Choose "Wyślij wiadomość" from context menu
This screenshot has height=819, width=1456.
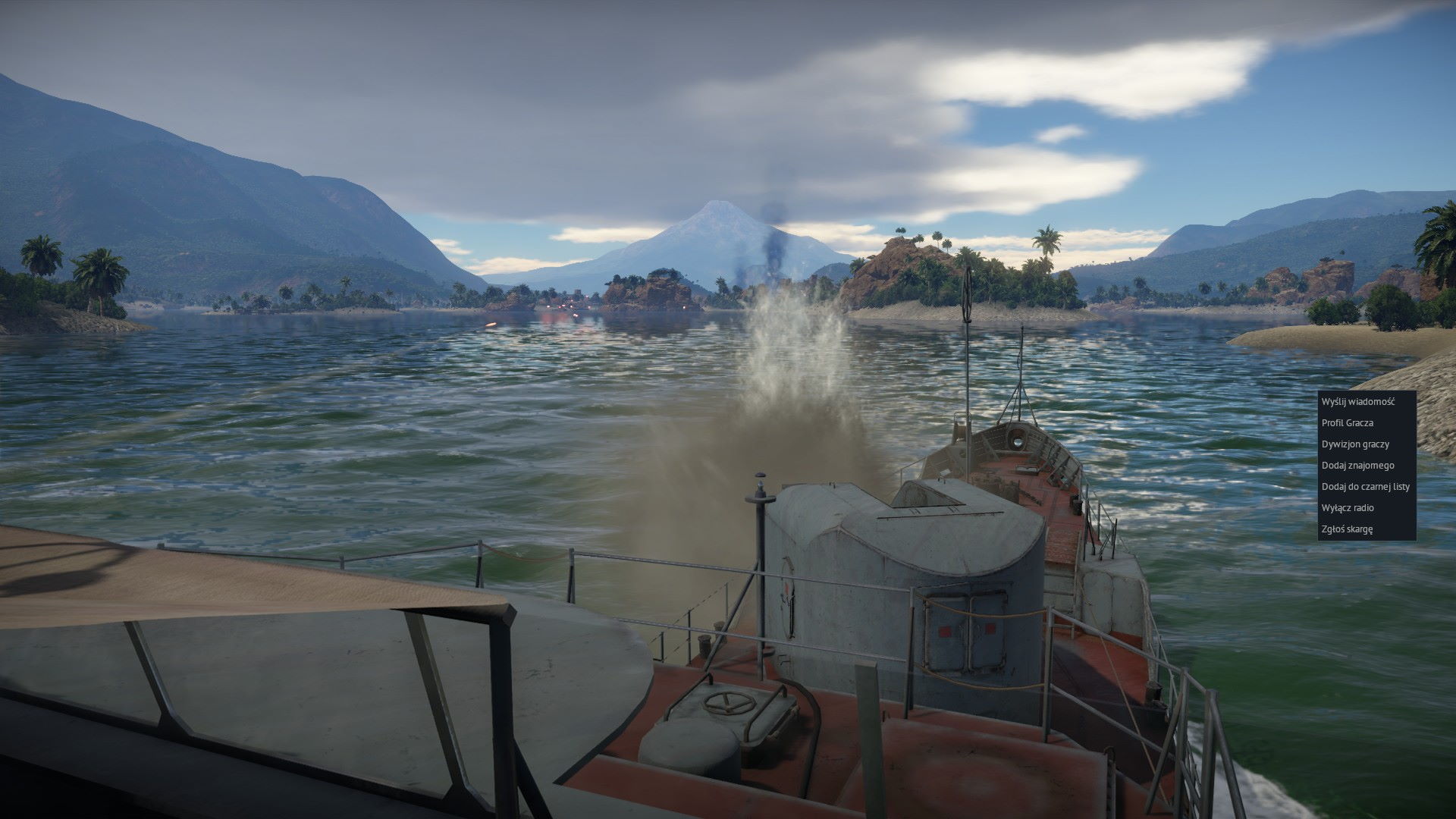[x=1357, y=402]
